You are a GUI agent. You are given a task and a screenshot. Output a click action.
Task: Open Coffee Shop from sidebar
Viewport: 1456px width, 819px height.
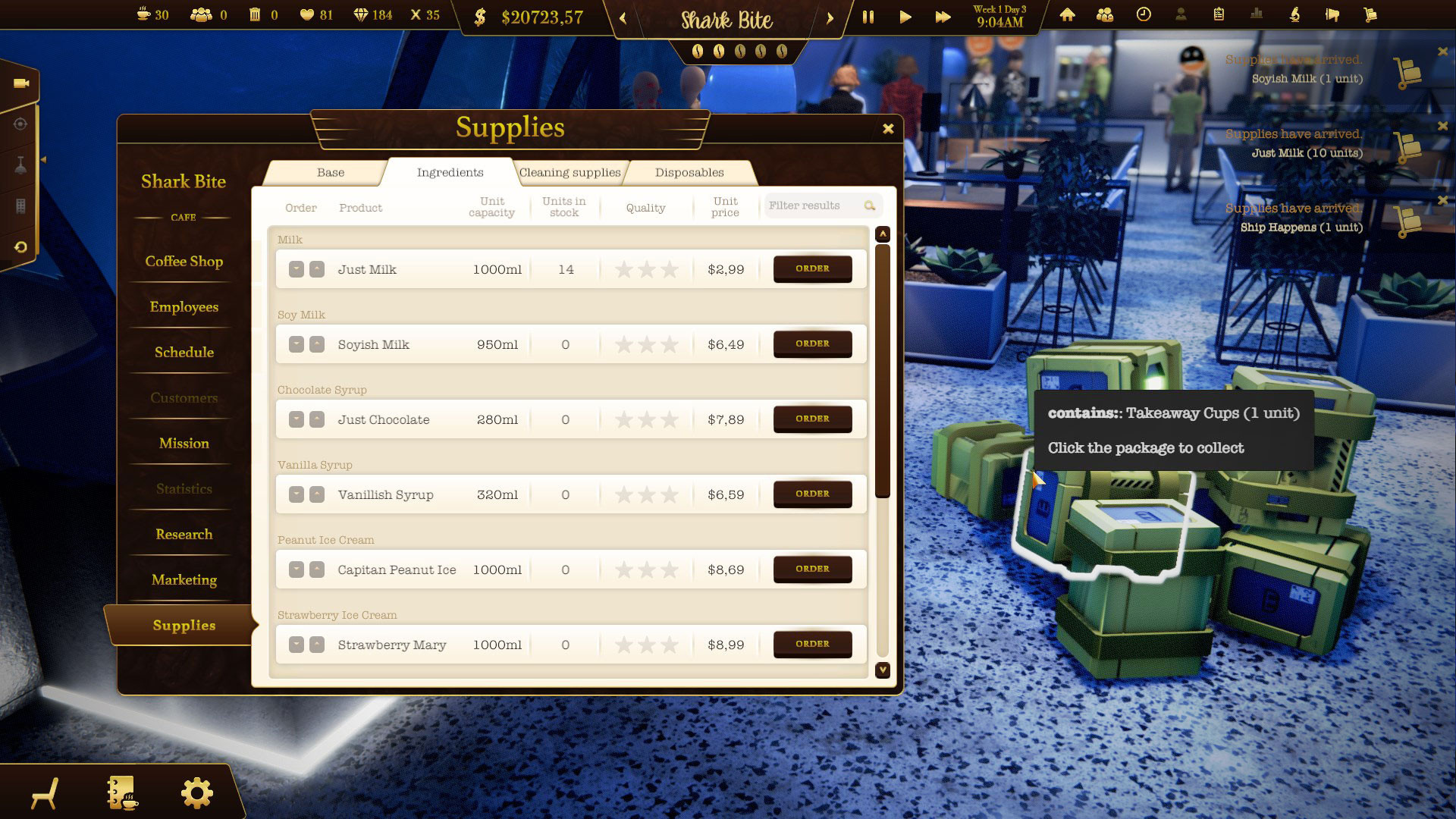click(x=184, y=261)
